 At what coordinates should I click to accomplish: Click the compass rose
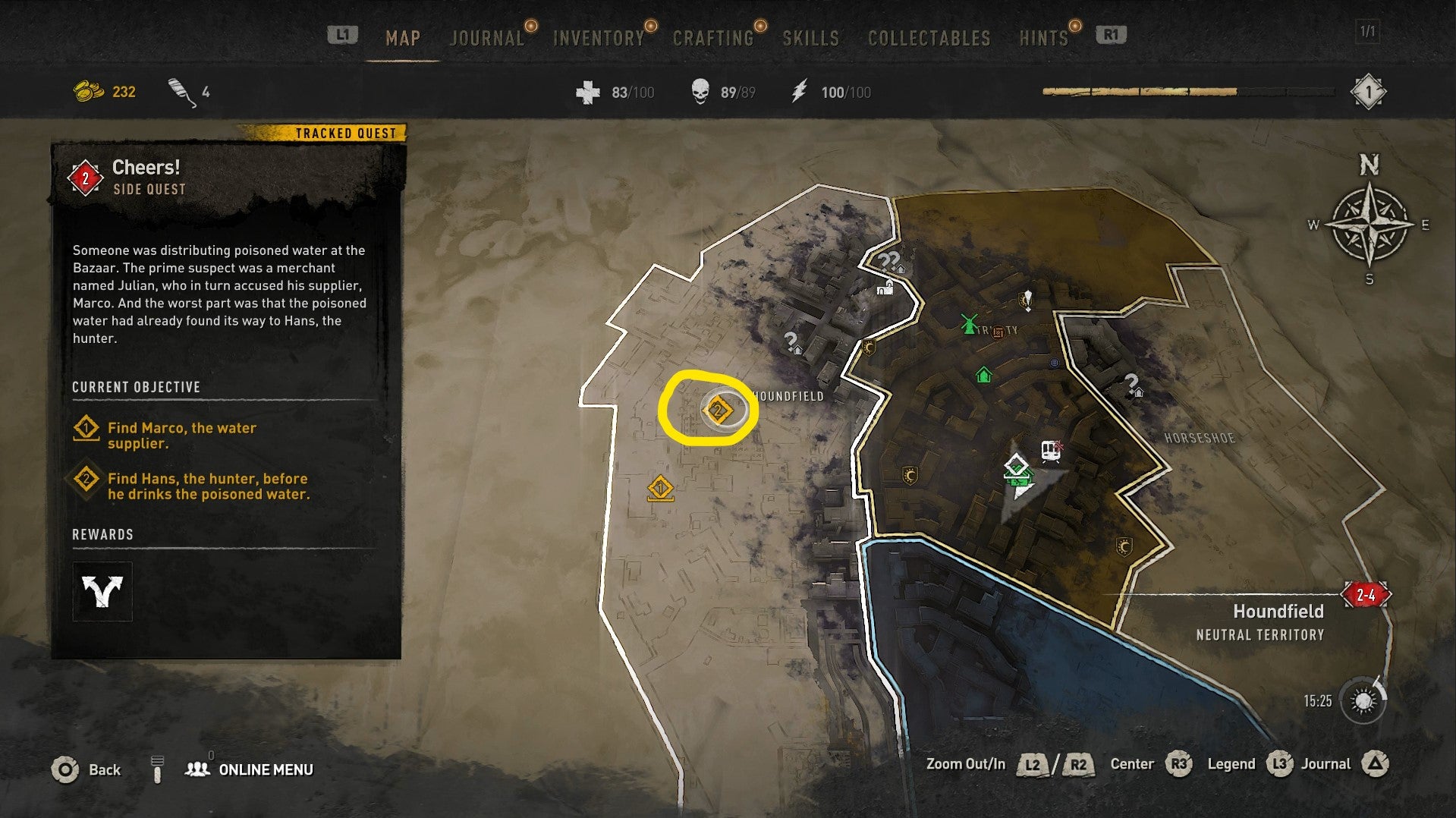pyautogui.click(x=1370, y=225)
